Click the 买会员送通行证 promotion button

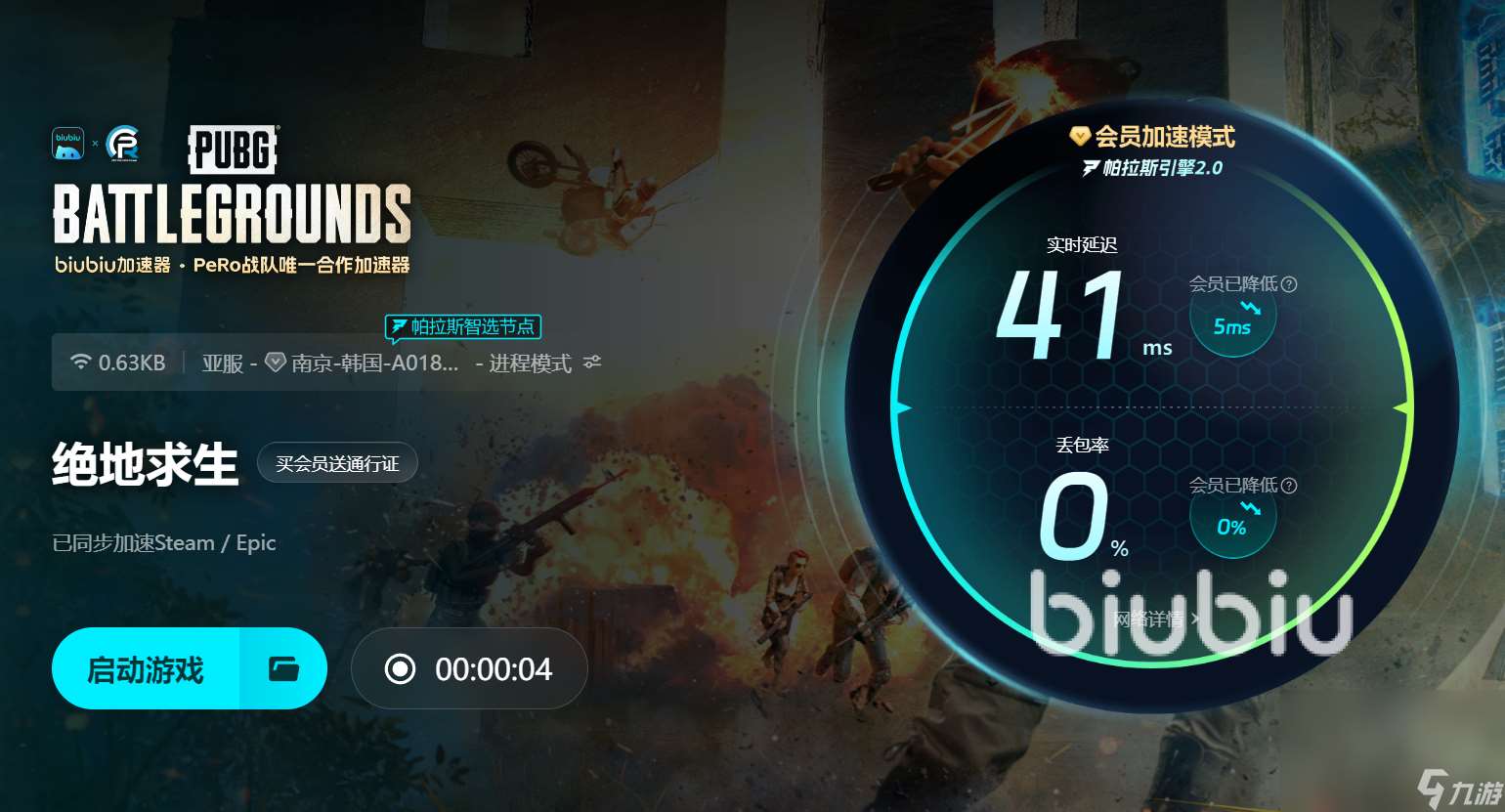[337, 462]
